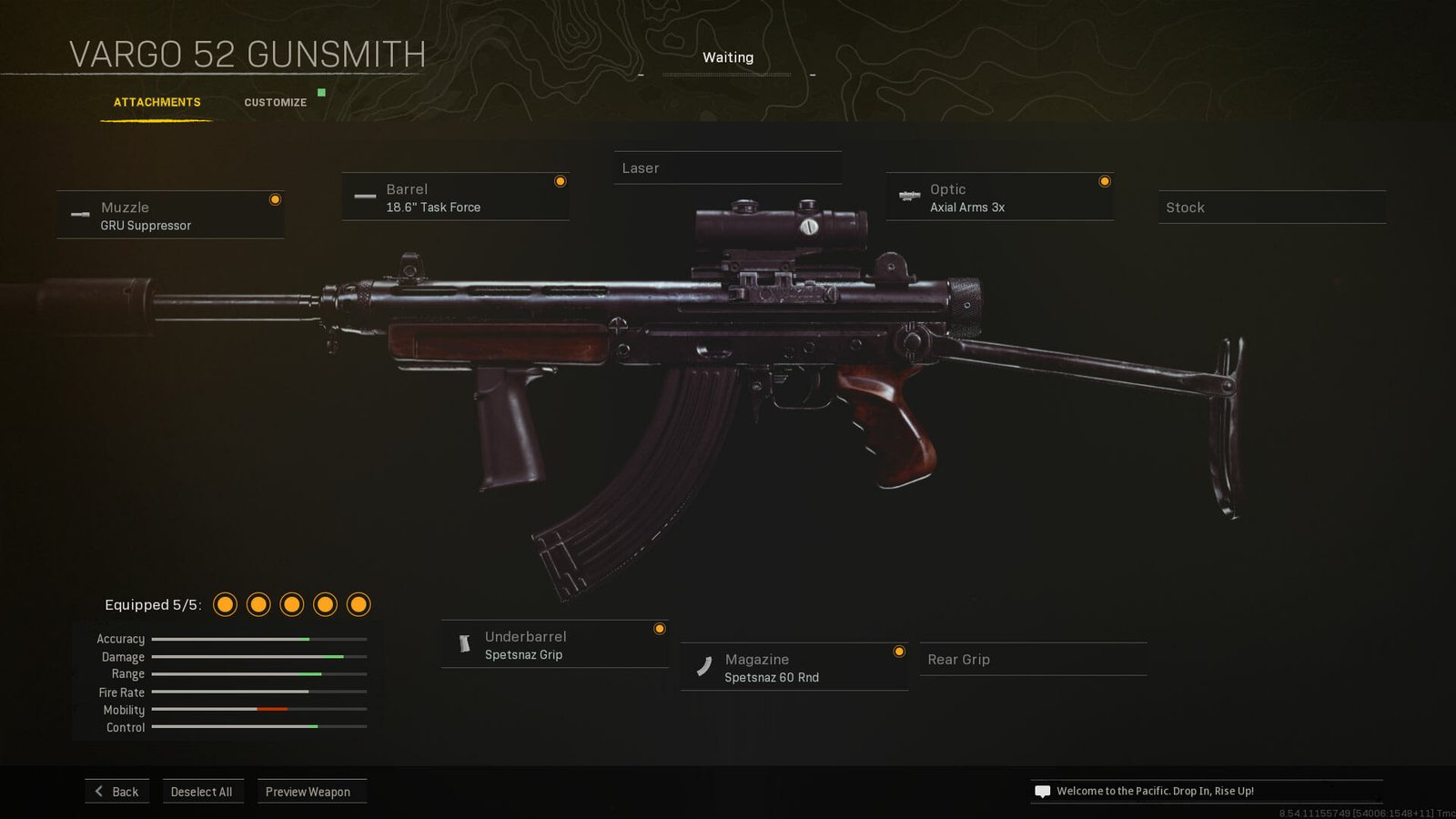Change the 18.6" Task Force barrel
The width and height of the screenshot is (1456, 819).
click(455, 197)
